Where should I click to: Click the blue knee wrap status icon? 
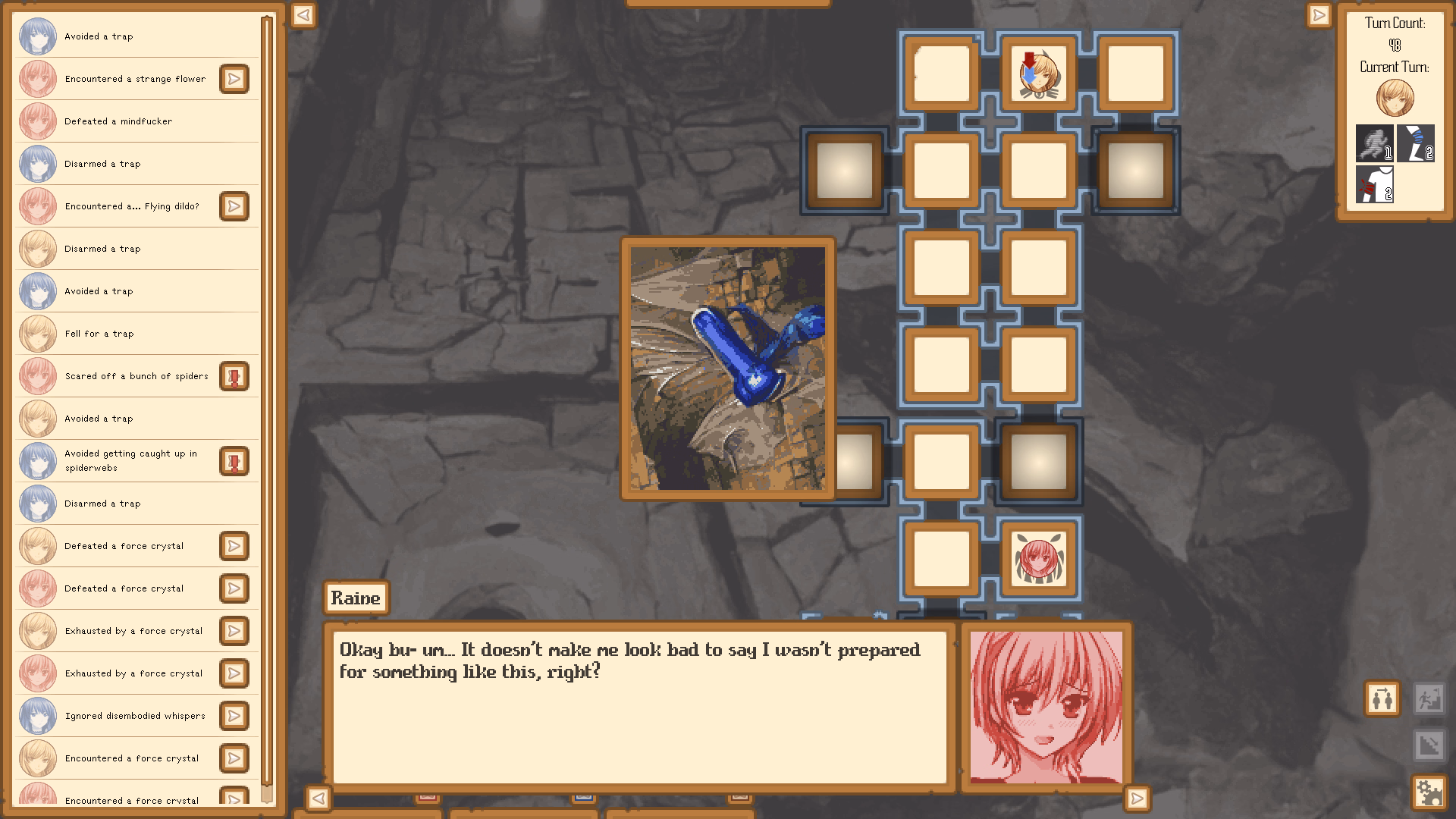tap(1417, 143)
